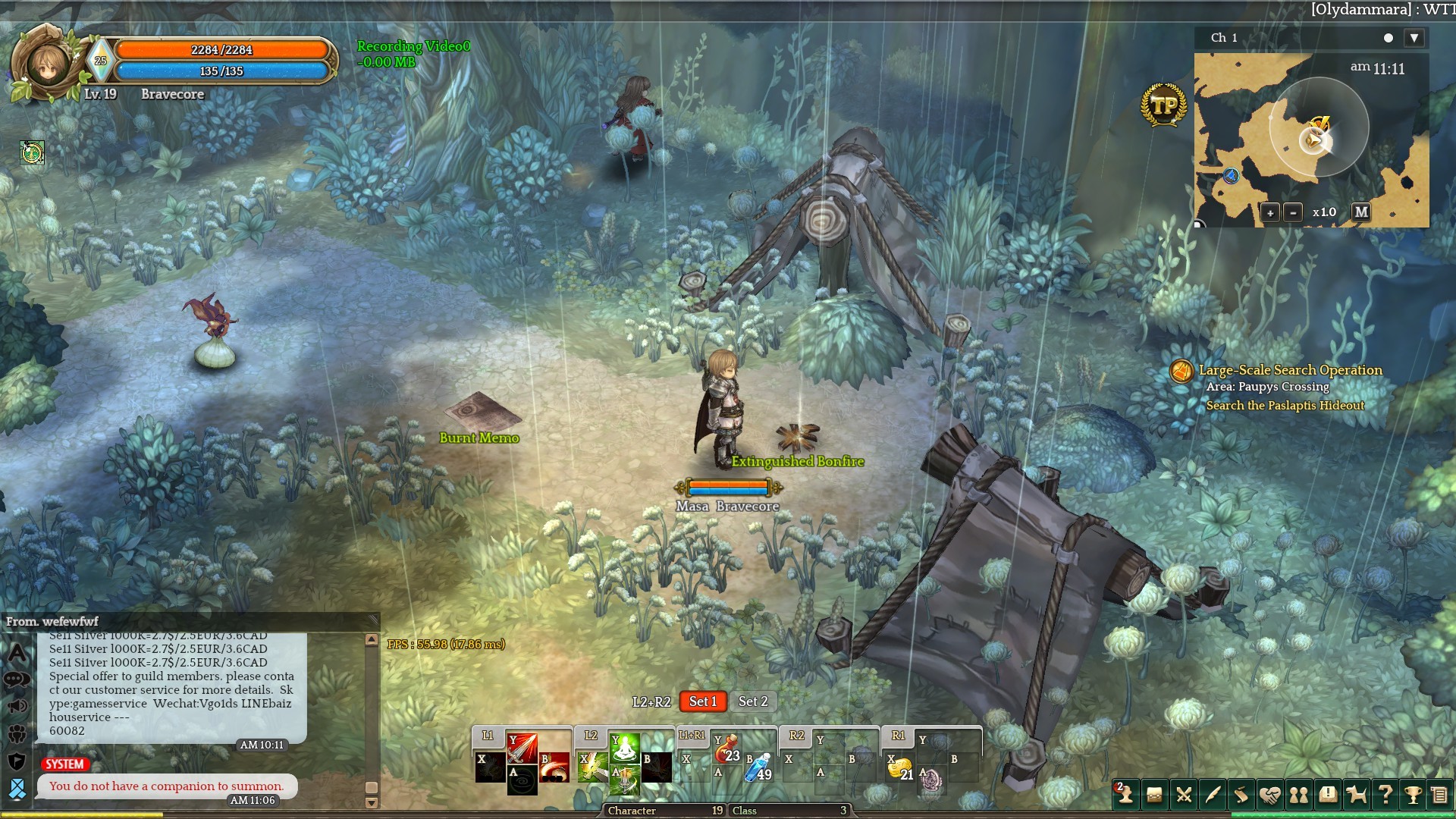Activate the red sword thrust skill
Screen dimensions: 1456x819
pyautogui.click(x=522, y=748)
